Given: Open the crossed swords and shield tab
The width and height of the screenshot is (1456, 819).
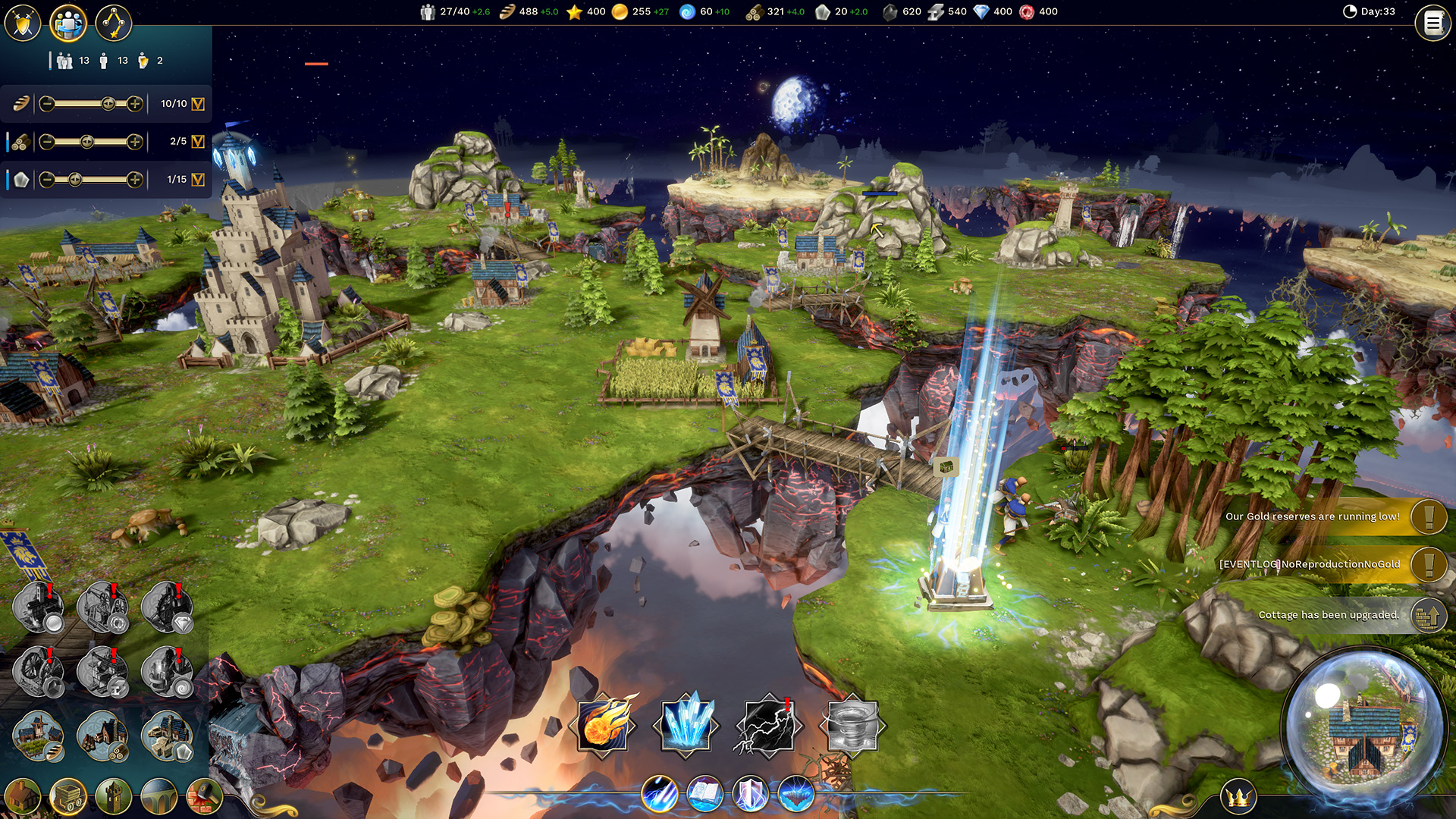Looking at the screenshot, I should [x=23, y=23].
